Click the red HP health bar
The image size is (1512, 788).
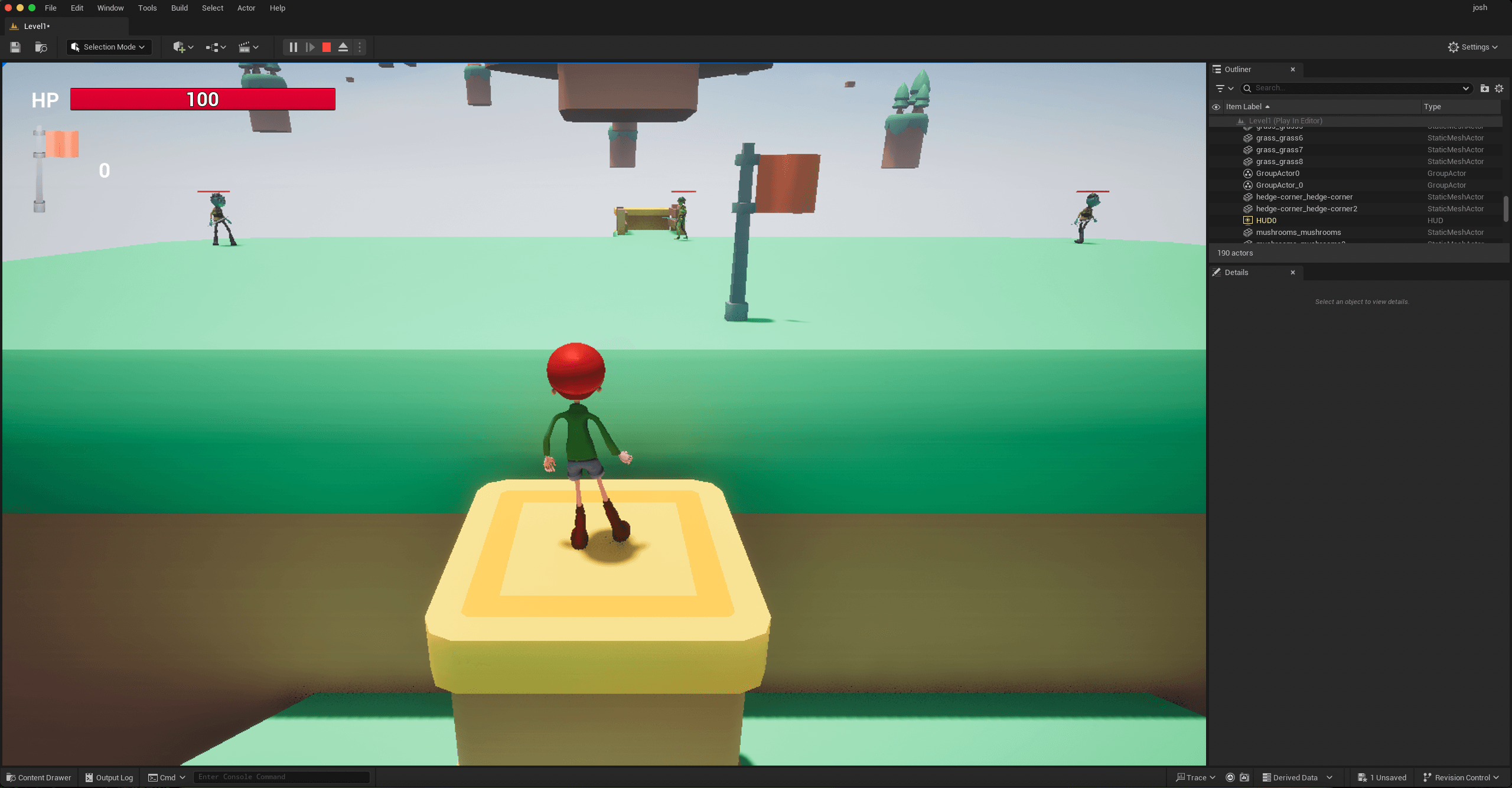[202, 99]
